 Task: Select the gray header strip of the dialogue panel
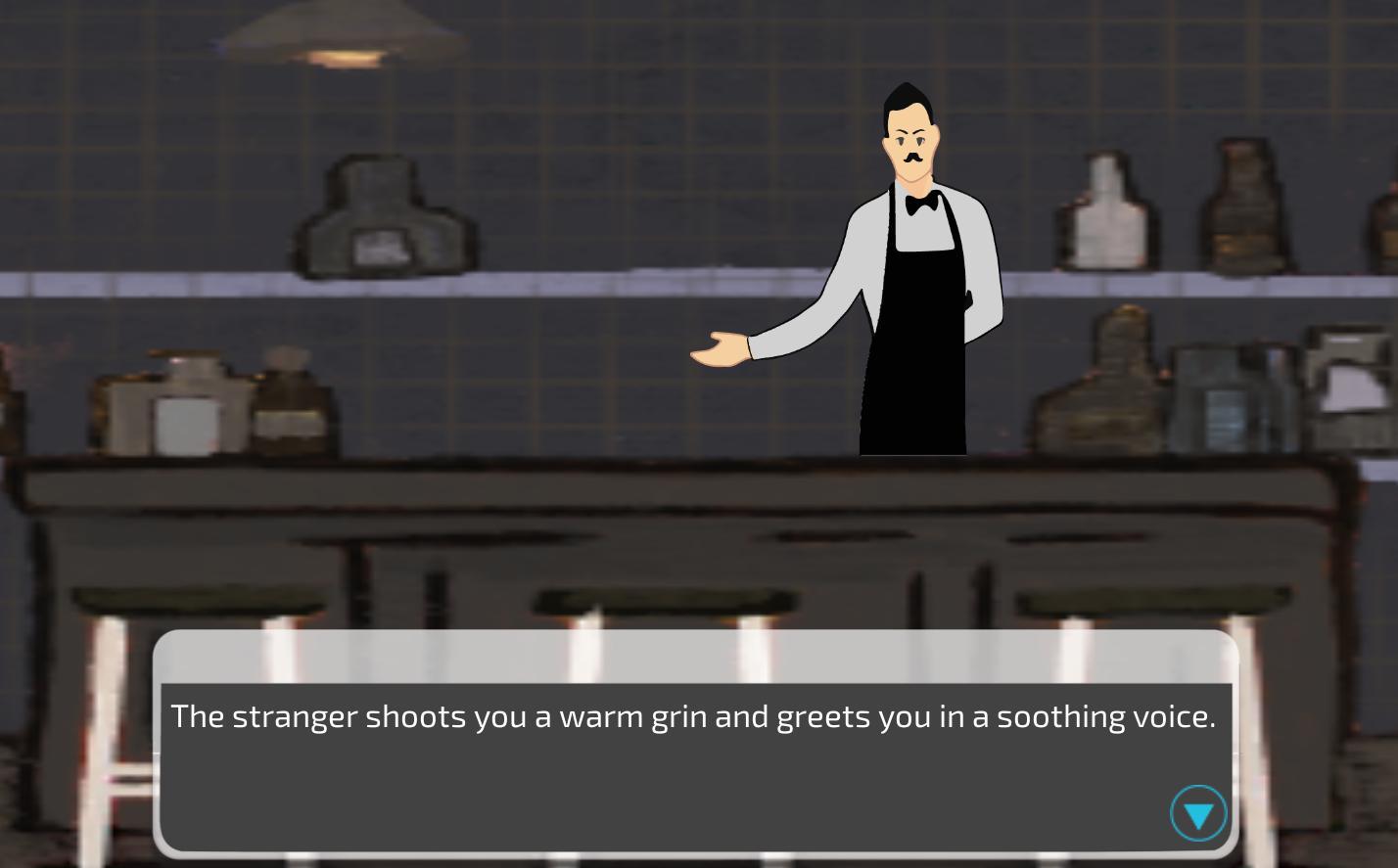(x=695, y=656)
